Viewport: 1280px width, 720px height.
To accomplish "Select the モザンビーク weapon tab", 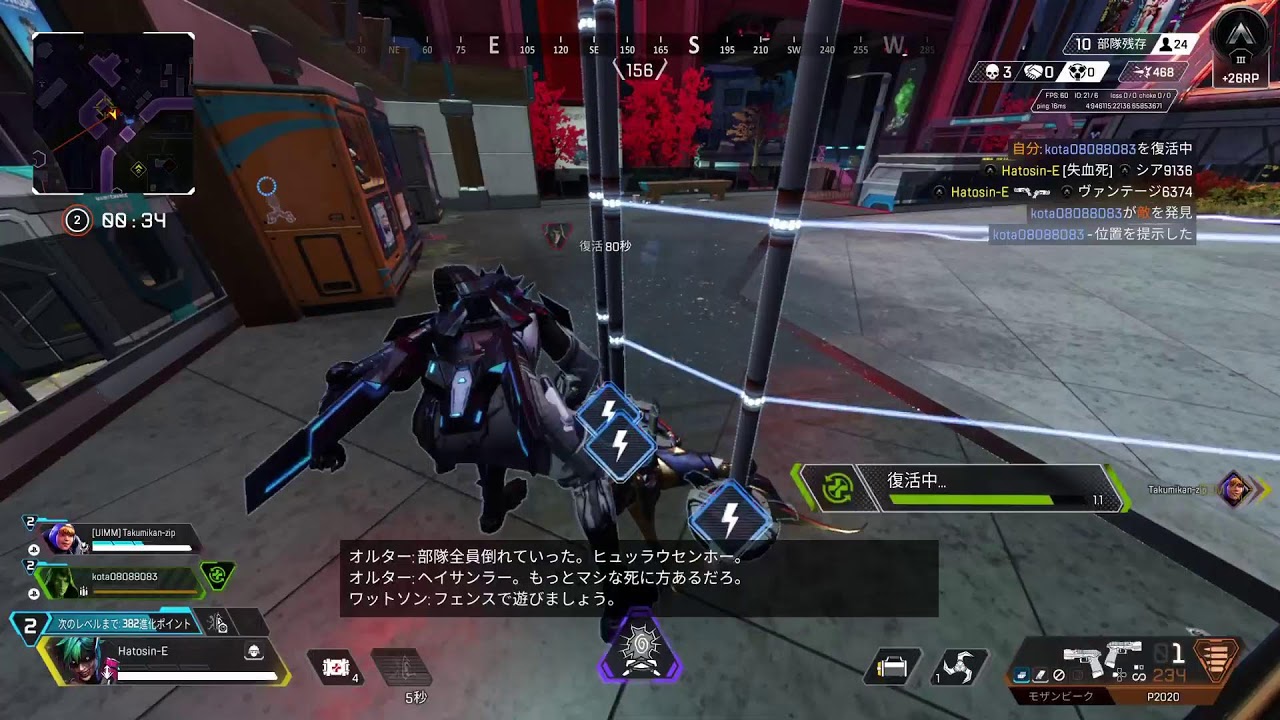I will 1062,695.
